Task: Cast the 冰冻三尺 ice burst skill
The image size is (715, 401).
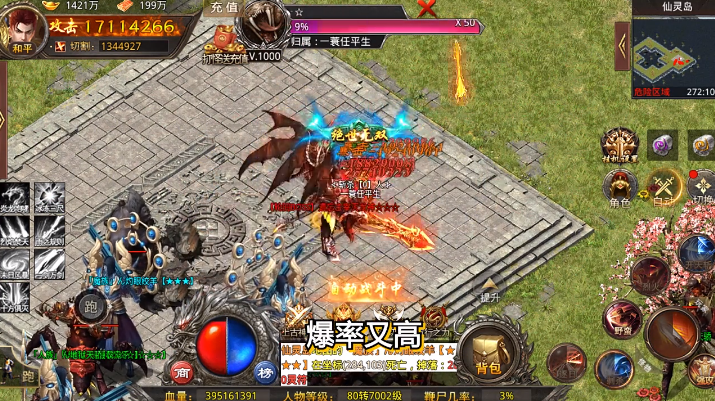Action: point(49,198)
